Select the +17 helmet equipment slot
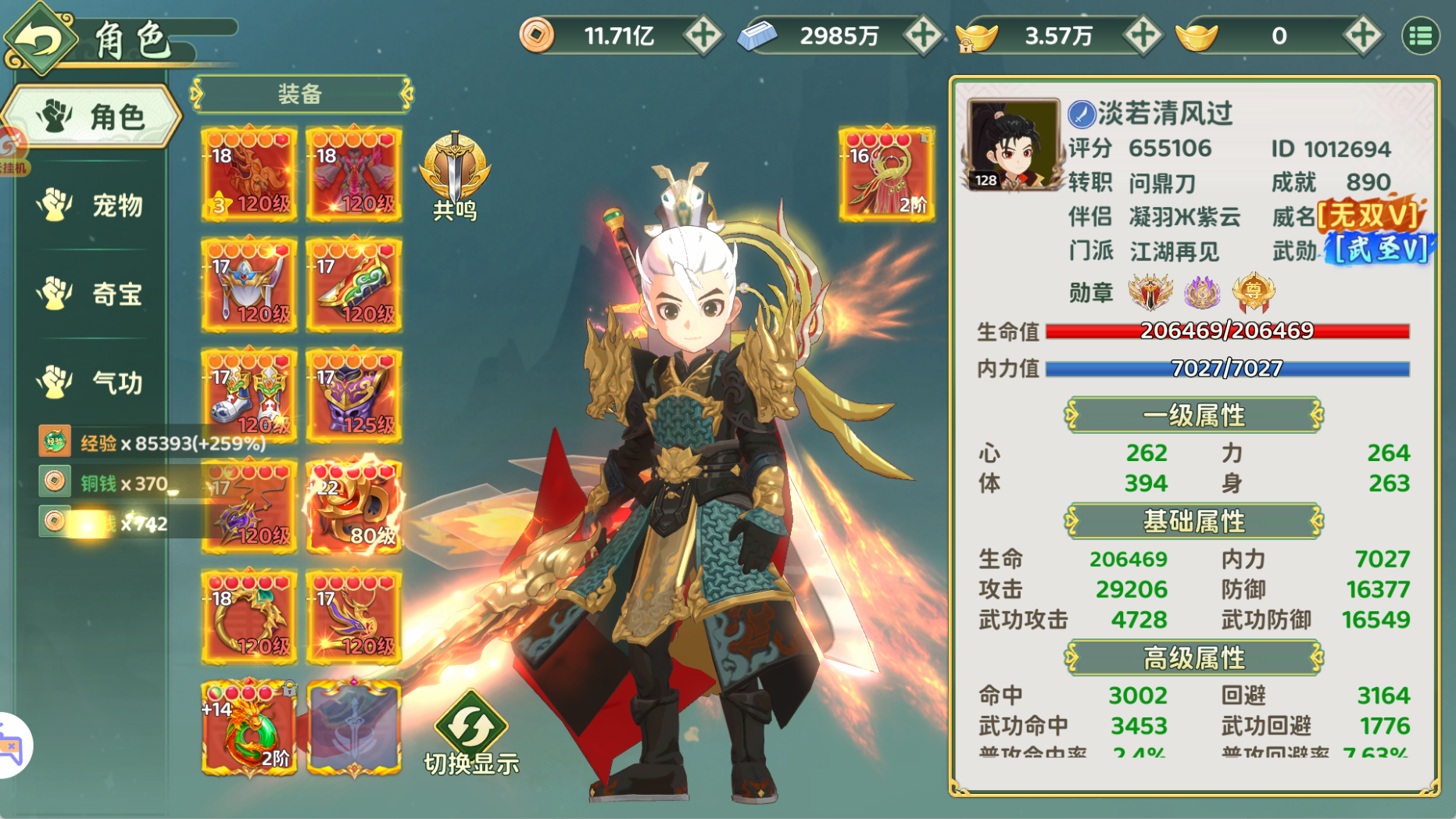Image resolution: width=1456 pixels, height=819 pixels. coord(249,285)
